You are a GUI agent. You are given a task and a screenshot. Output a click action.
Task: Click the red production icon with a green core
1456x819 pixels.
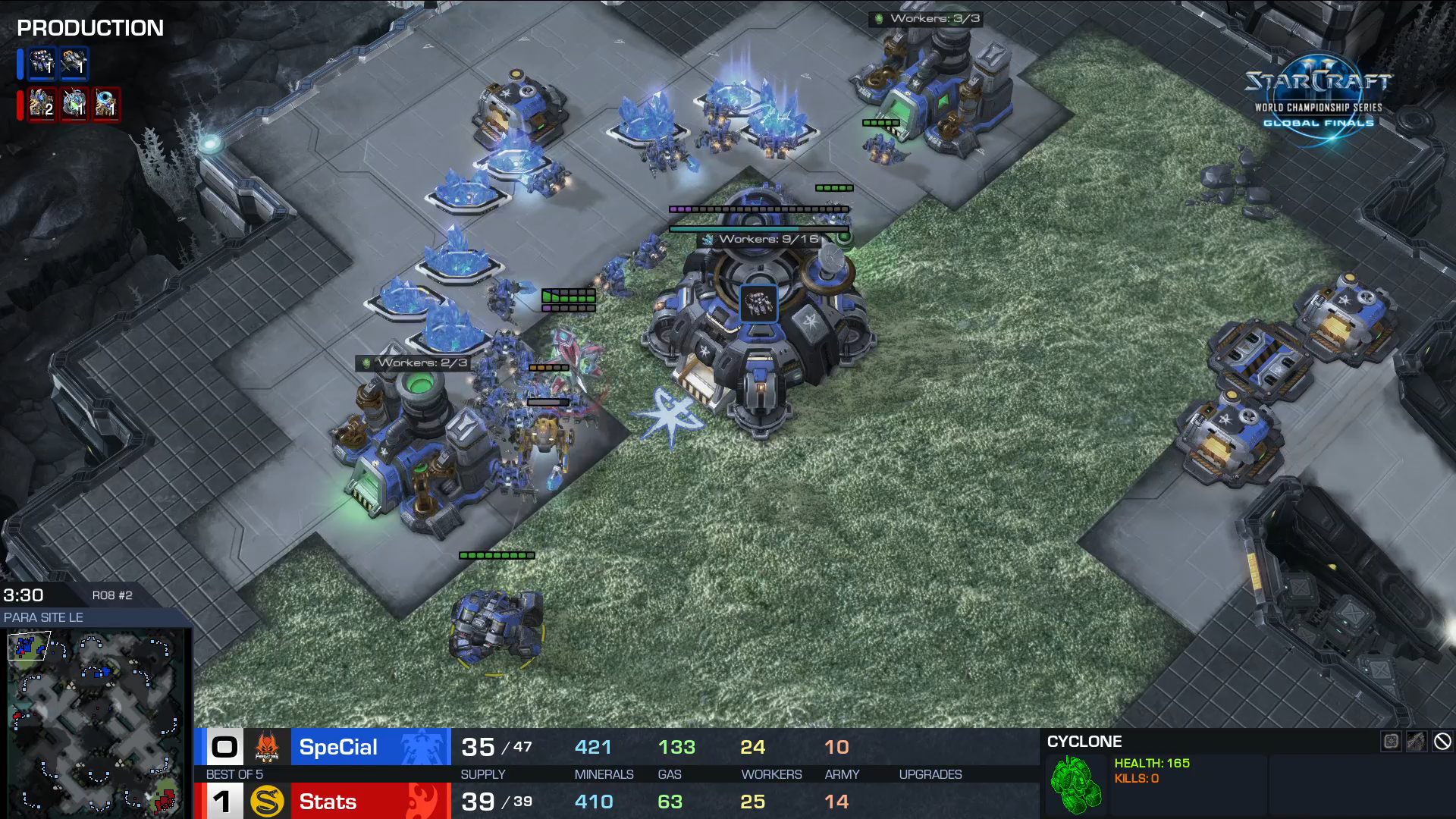pos(74,104)
